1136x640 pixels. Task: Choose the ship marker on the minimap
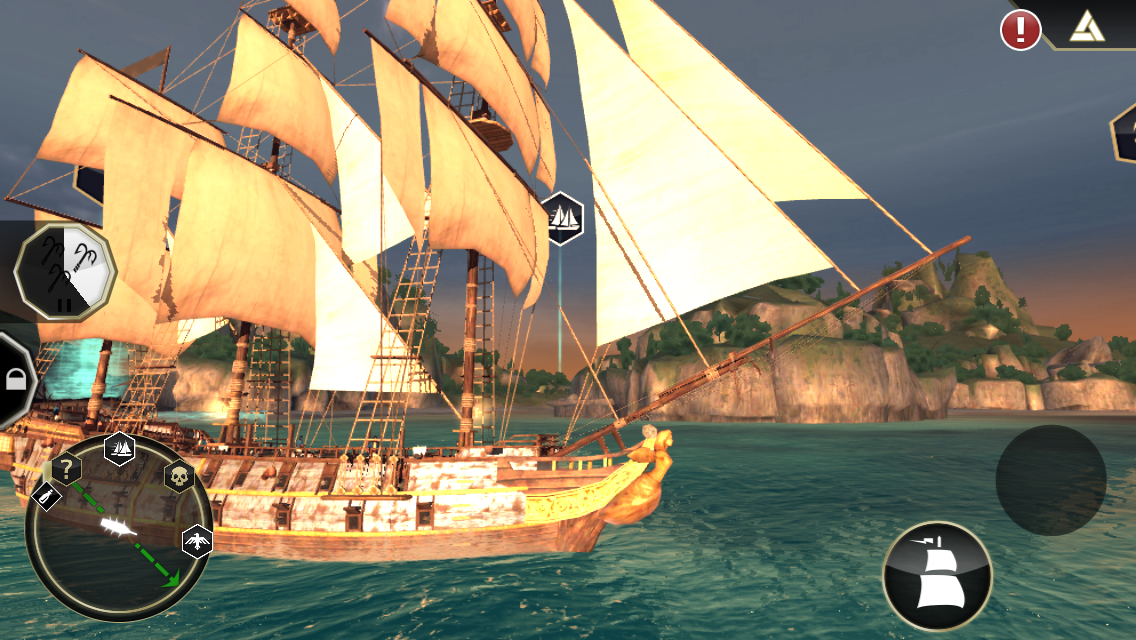click(x=120, y=447)
